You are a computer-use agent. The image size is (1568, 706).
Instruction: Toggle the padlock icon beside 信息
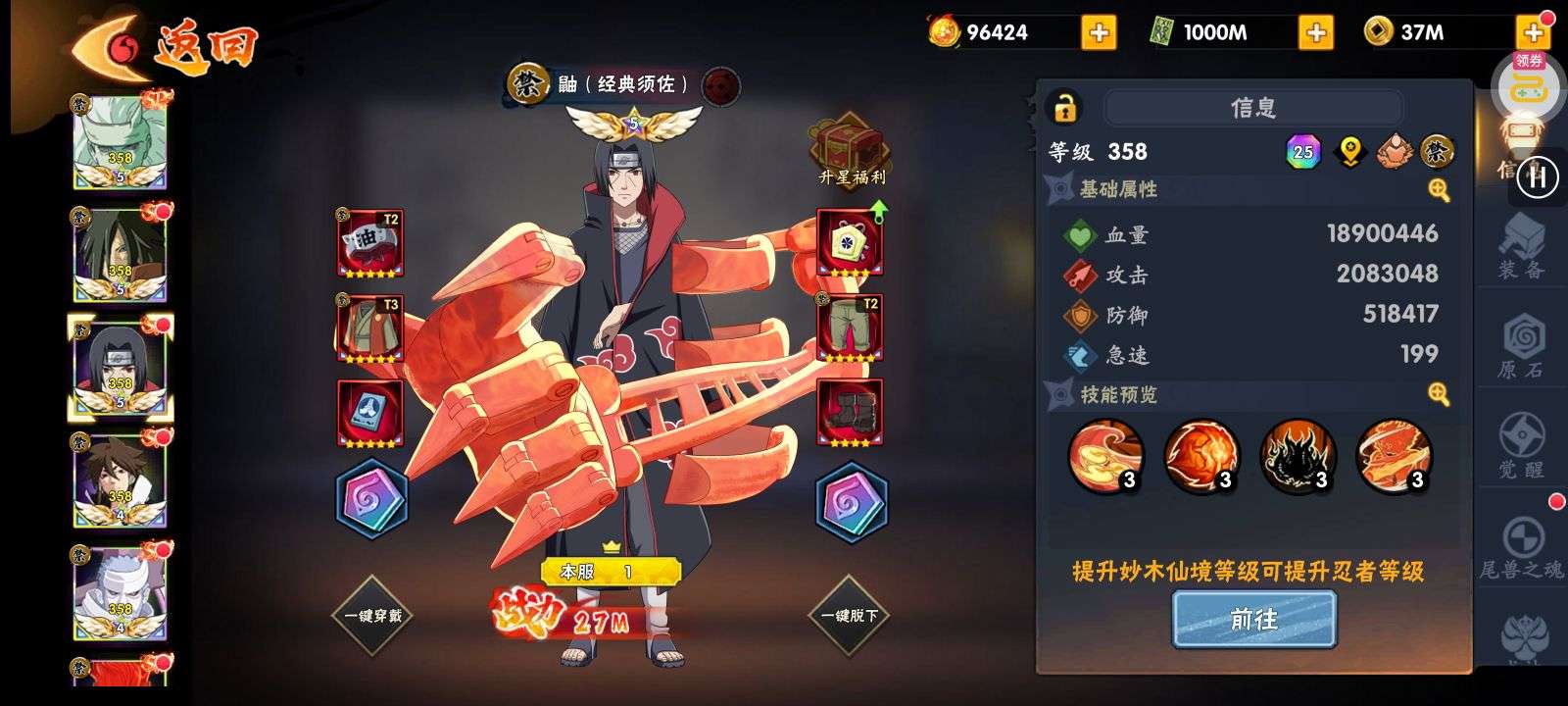(x=1064, y=107)
